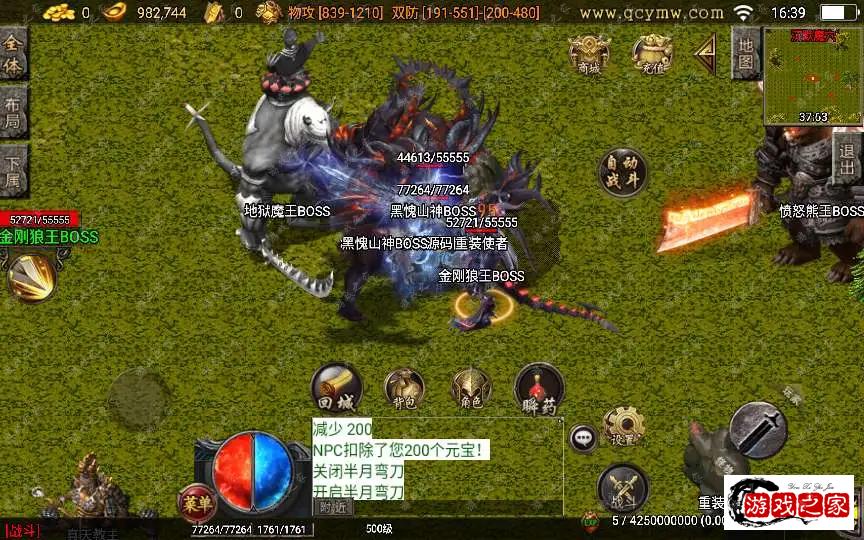Toggle 自动战斗 auto battle
This screenshot has height=540, width=864.
point(622,172)
